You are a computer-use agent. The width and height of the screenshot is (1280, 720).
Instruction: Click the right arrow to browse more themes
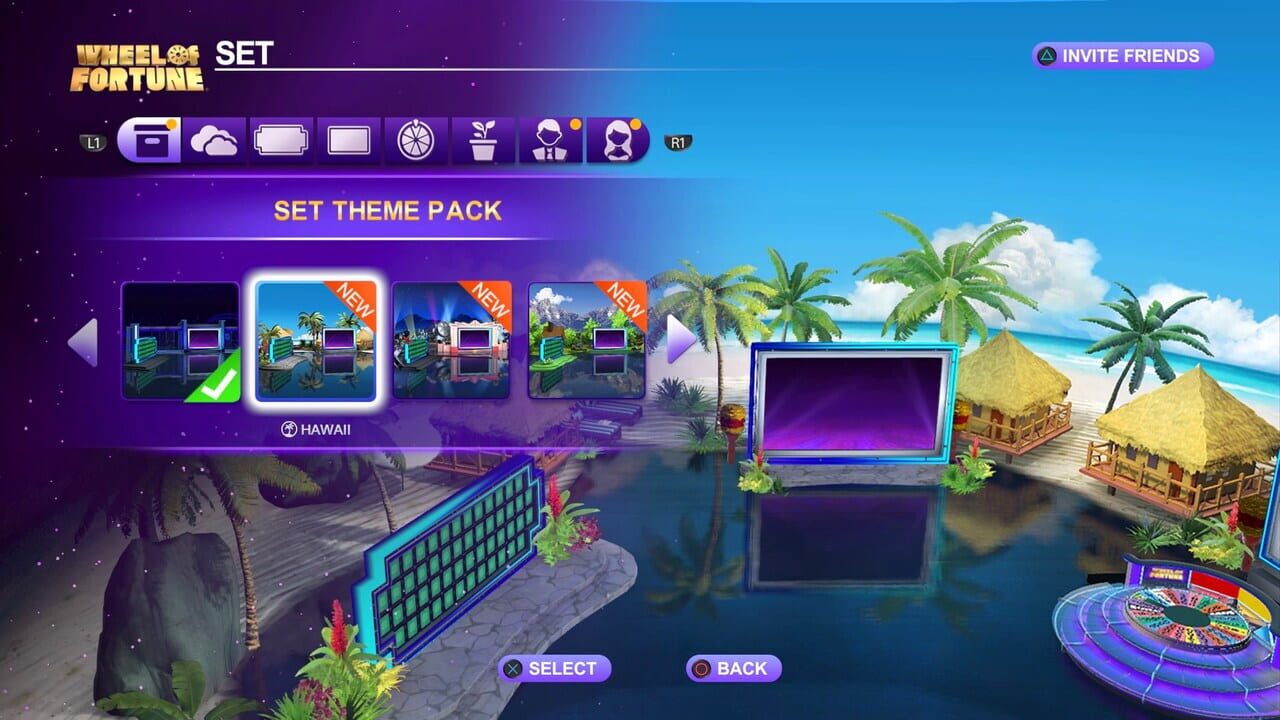678,340
